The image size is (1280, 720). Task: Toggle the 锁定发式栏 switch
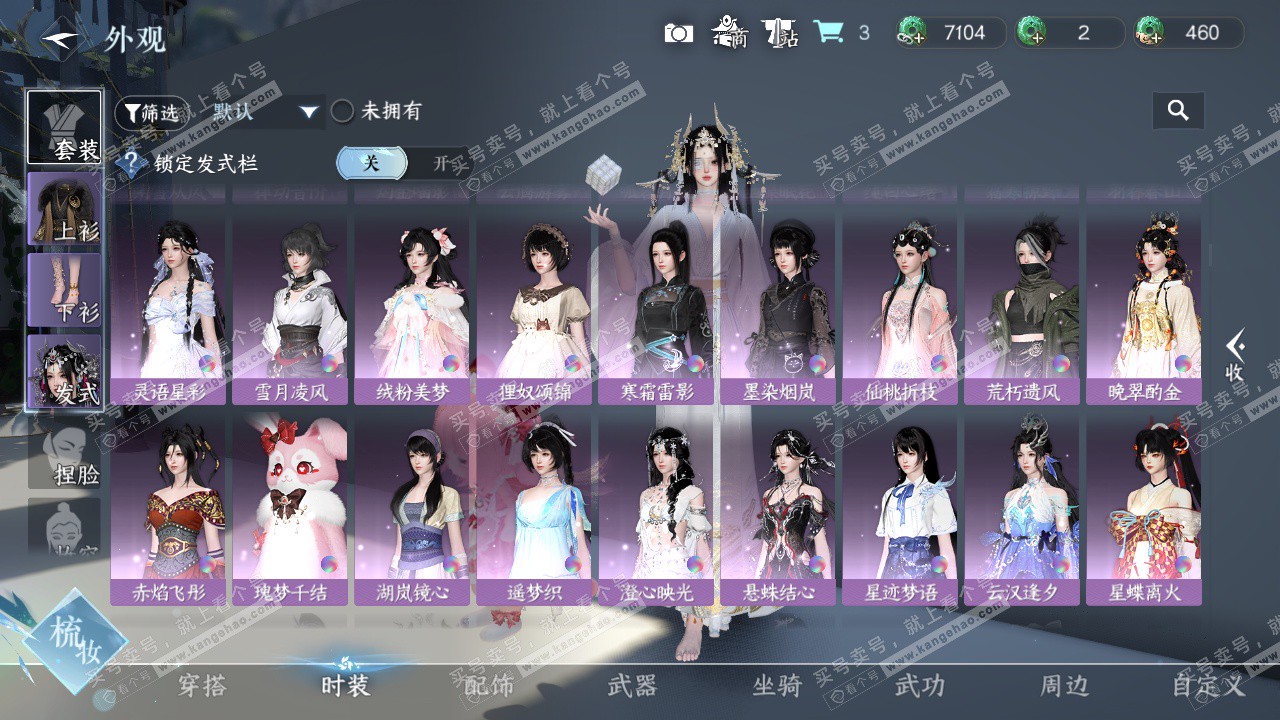point(403,163)
